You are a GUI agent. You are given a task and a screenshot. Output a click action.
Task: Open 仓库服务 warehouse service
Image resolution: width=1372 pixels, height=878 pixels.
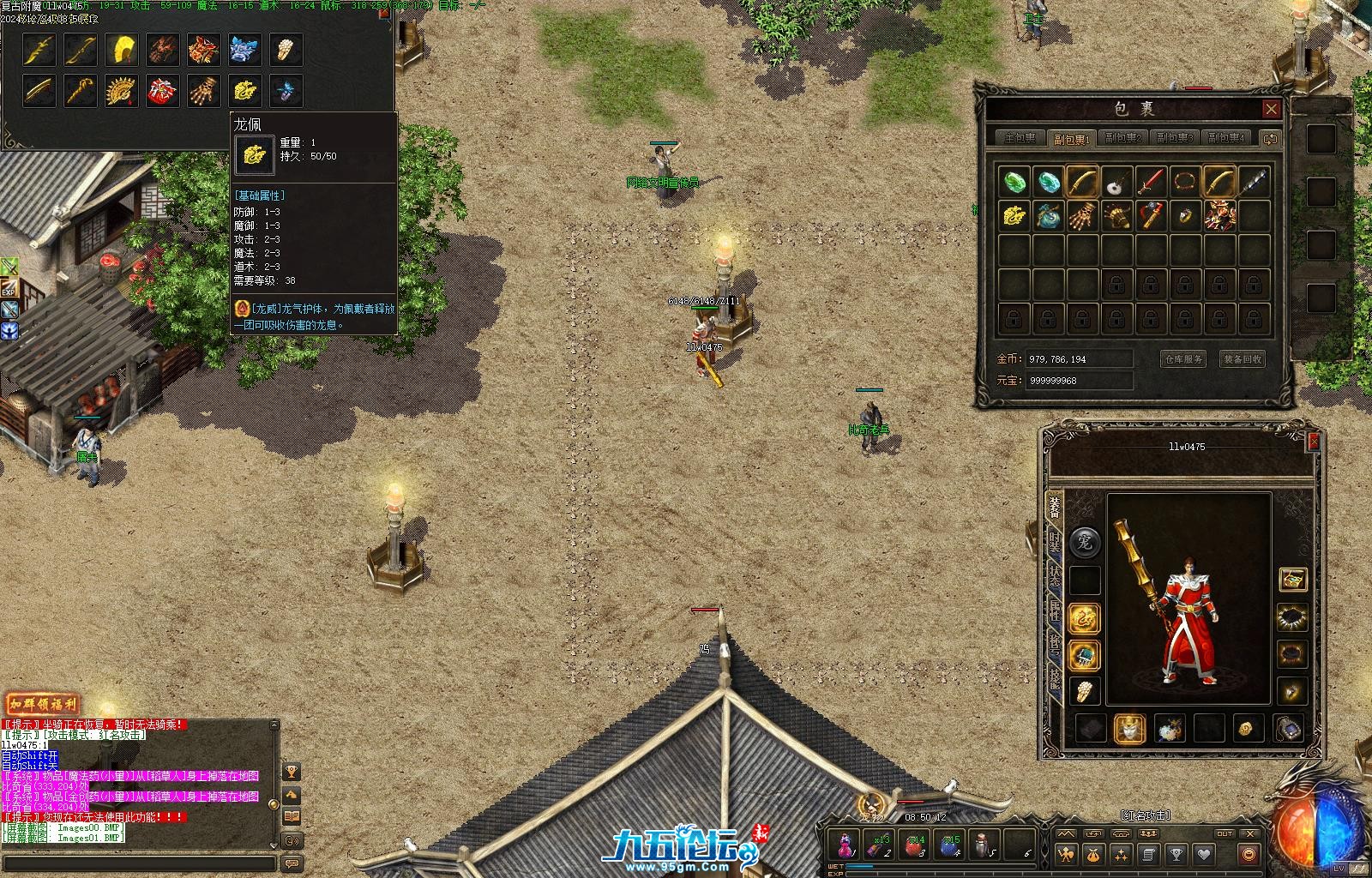click(x=1183, y=359)
